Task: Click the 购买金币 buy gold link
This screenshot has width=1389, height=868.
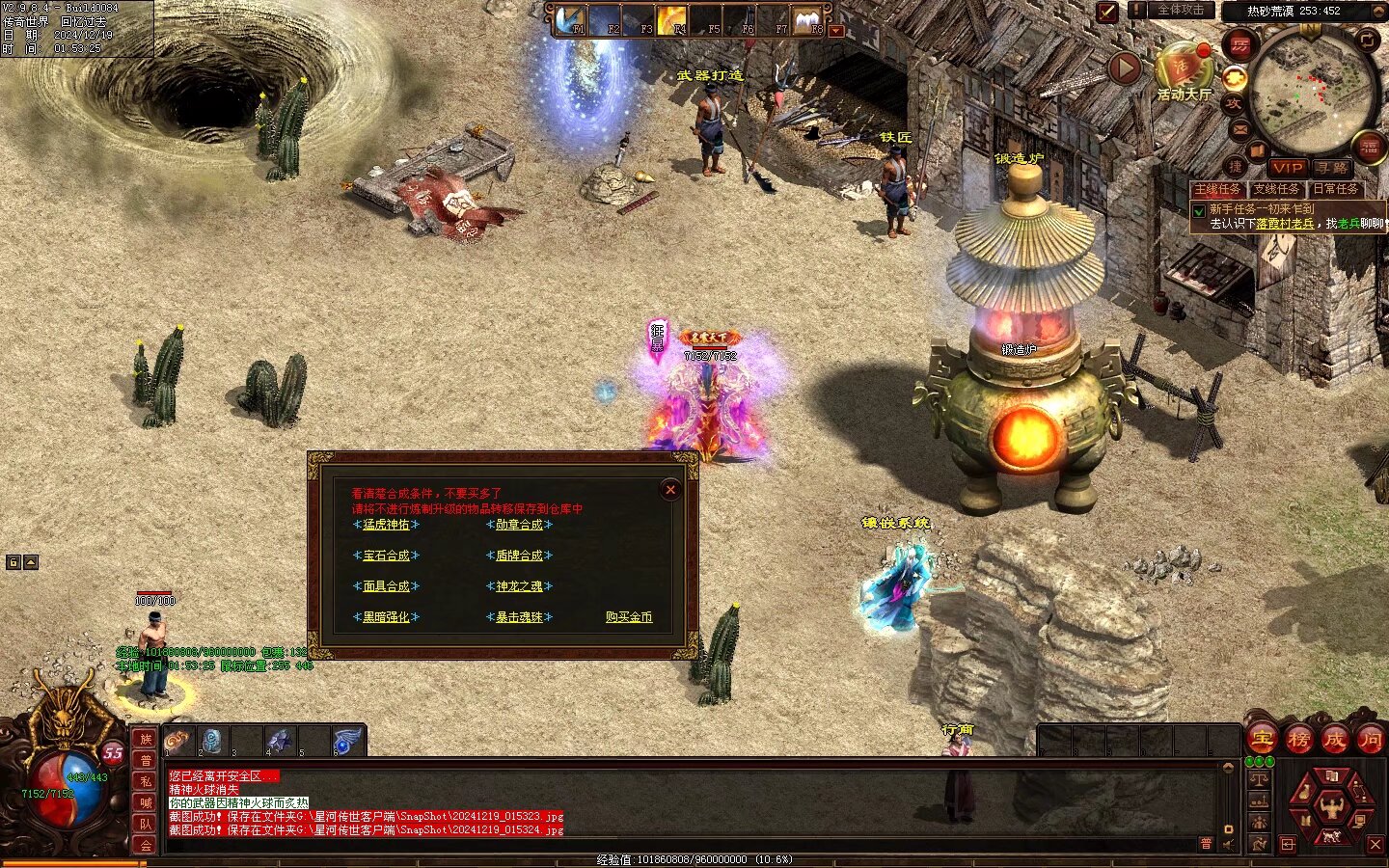Action: click(x=629, y=617)
